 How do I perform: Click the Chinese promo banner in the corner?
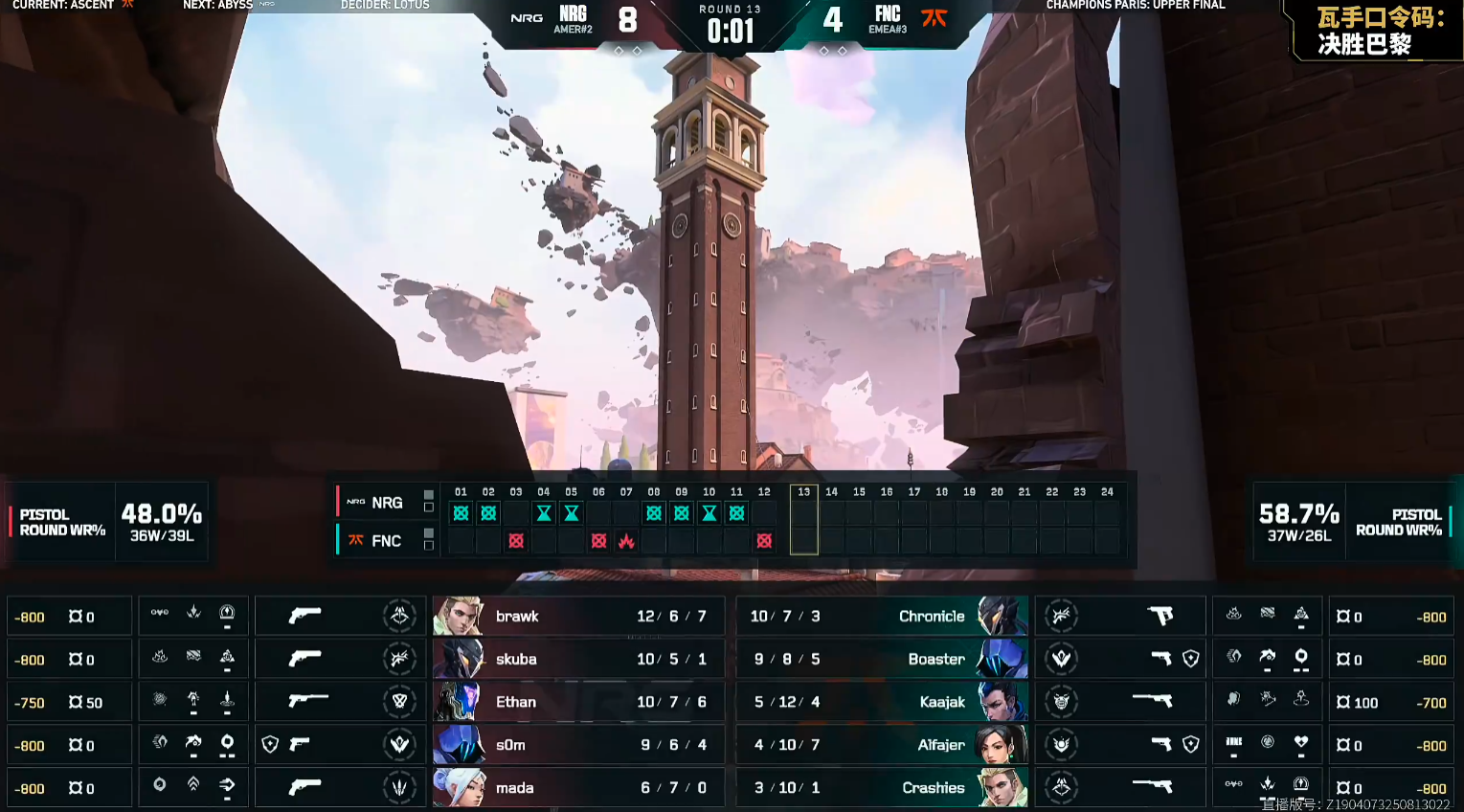(x=1377, y=31)
